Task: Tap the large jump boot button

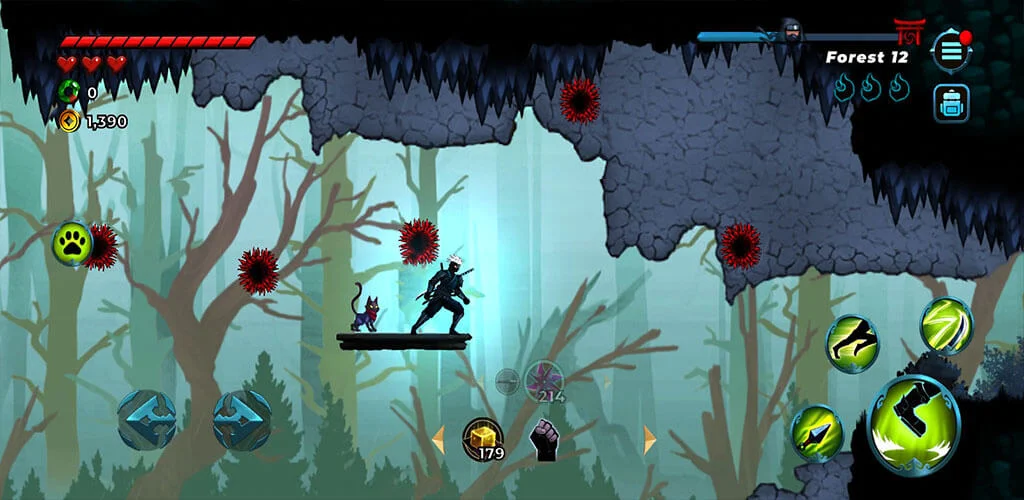Action: pyautogui.click(x=913, y=424)
